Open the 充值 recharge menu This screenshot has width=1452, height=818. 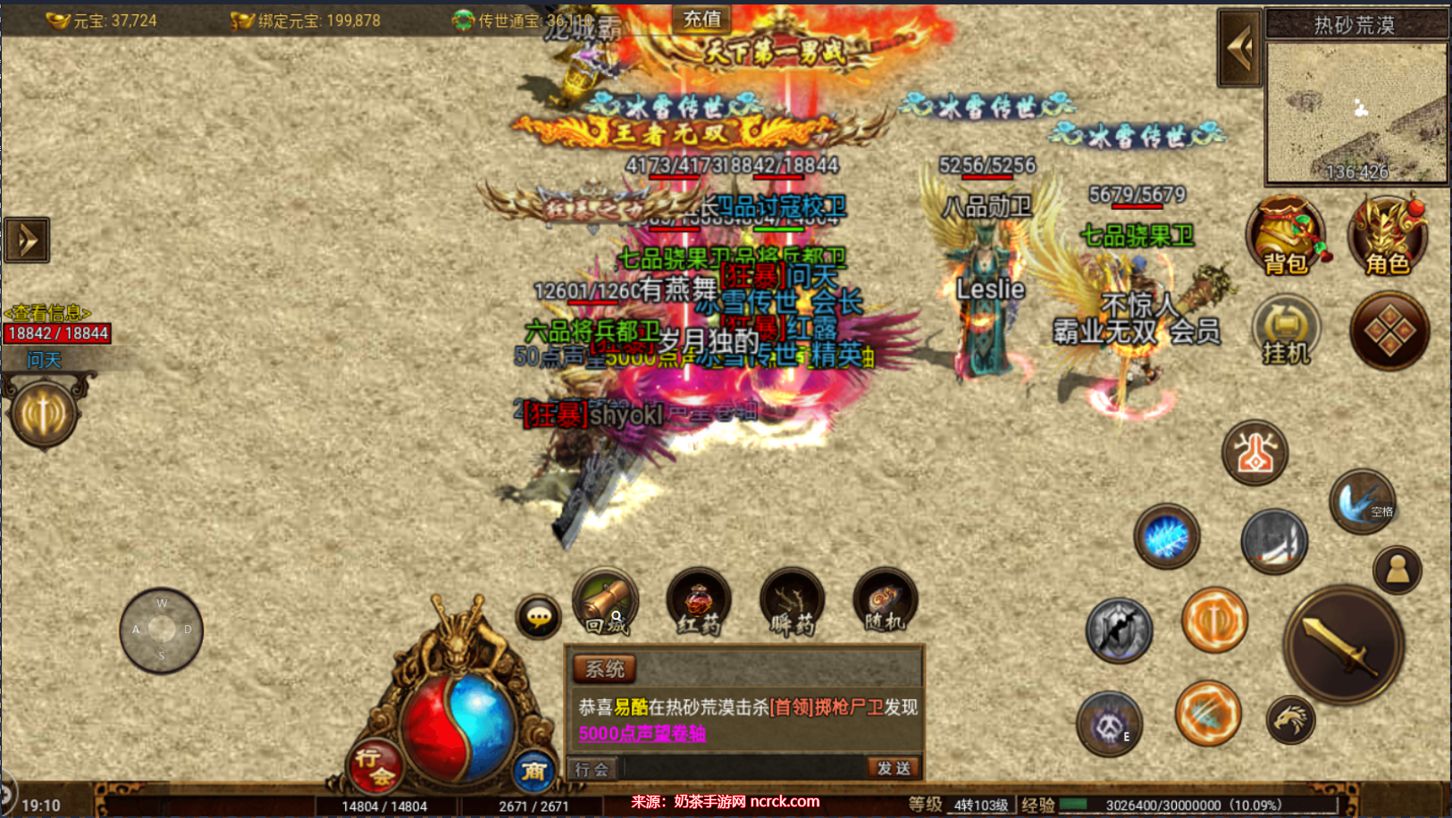click(x=701, y=18)
